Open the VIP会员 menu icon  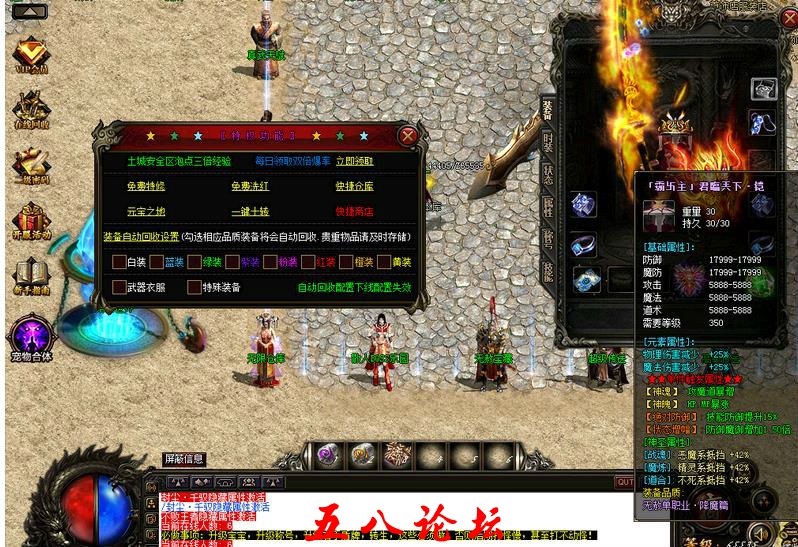[31, 55]
